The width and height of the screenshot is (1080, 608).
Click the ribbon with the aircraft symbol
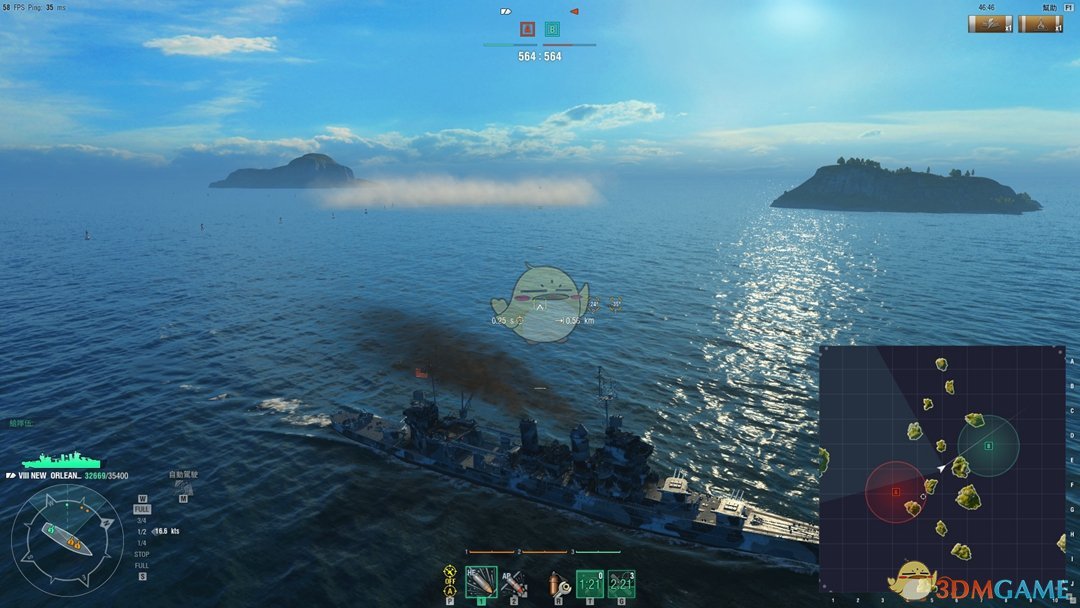point(990,24)
